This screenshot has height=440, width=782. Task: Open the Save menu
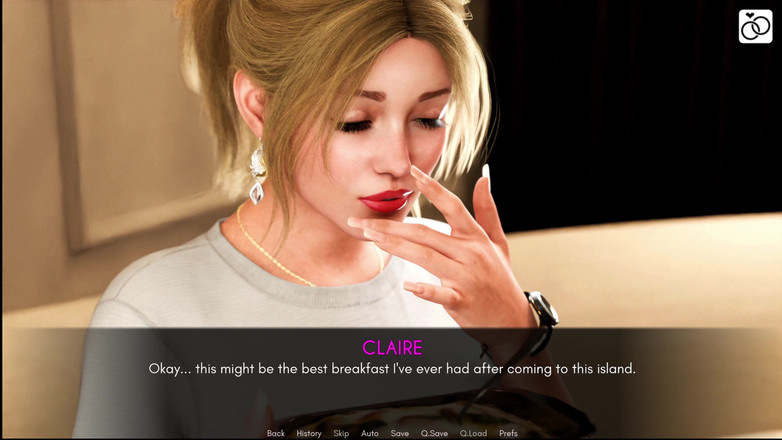pos(400,433)
